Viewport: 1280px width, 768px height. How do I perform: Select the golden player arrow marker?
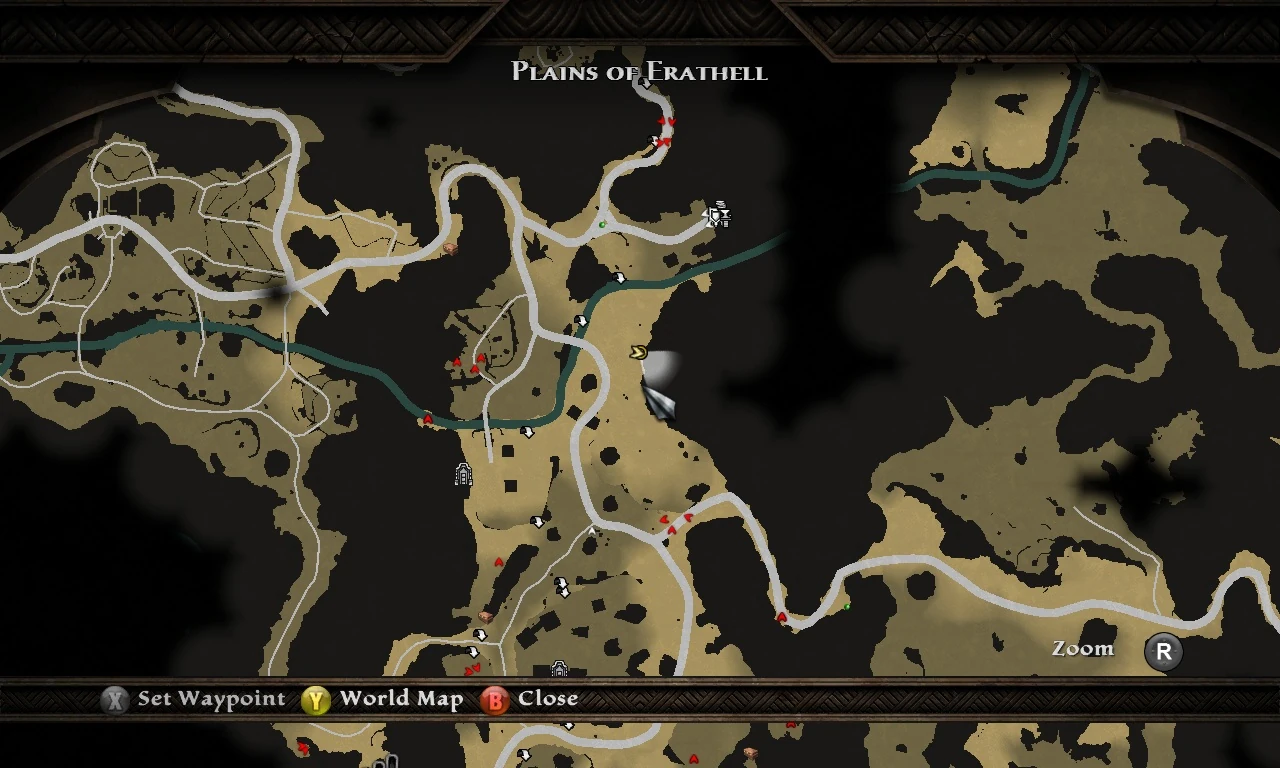(x=639, y=352)
